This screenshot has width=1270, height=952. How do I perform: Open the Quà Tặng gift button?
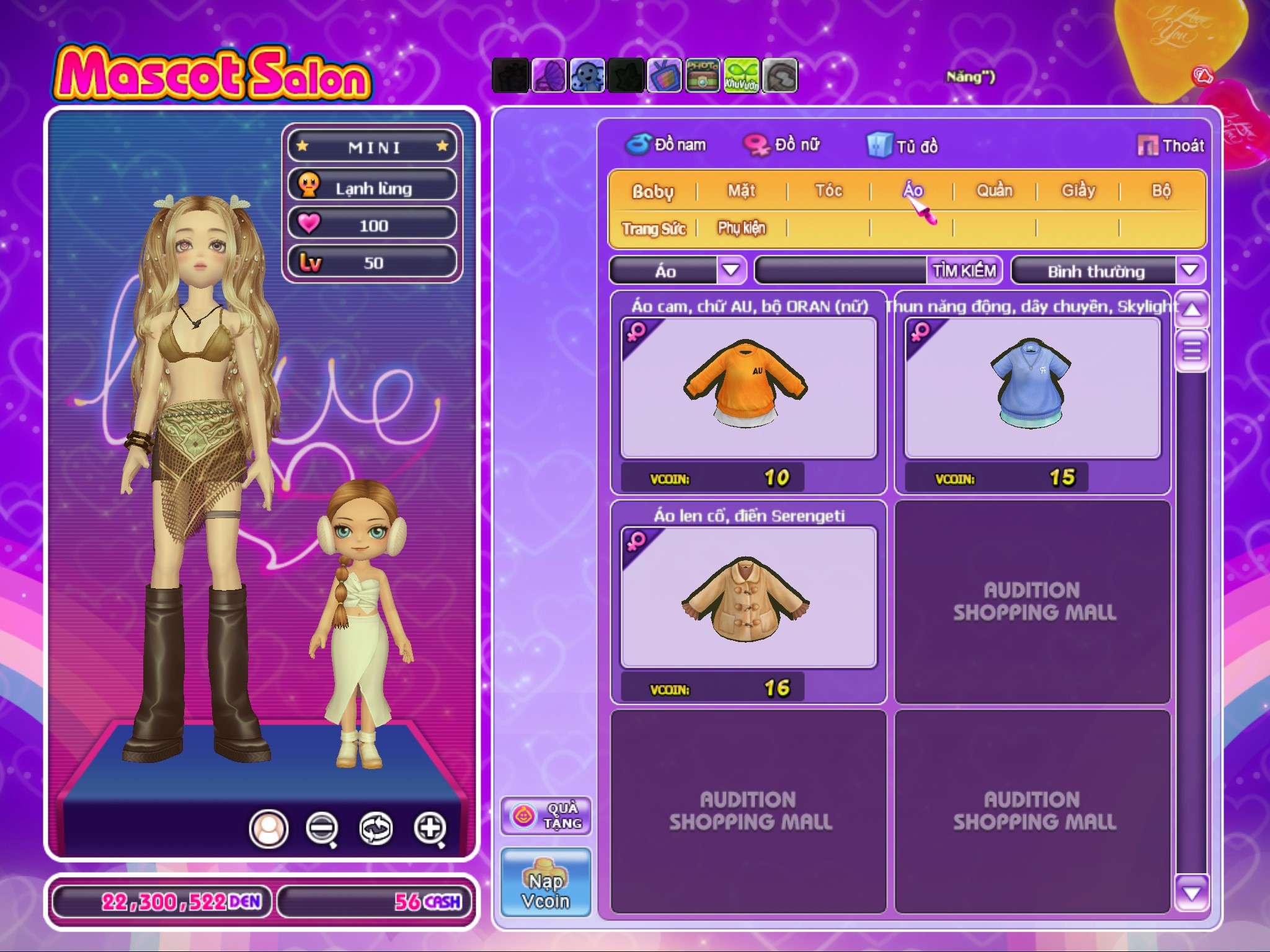[x=546, y=816]
